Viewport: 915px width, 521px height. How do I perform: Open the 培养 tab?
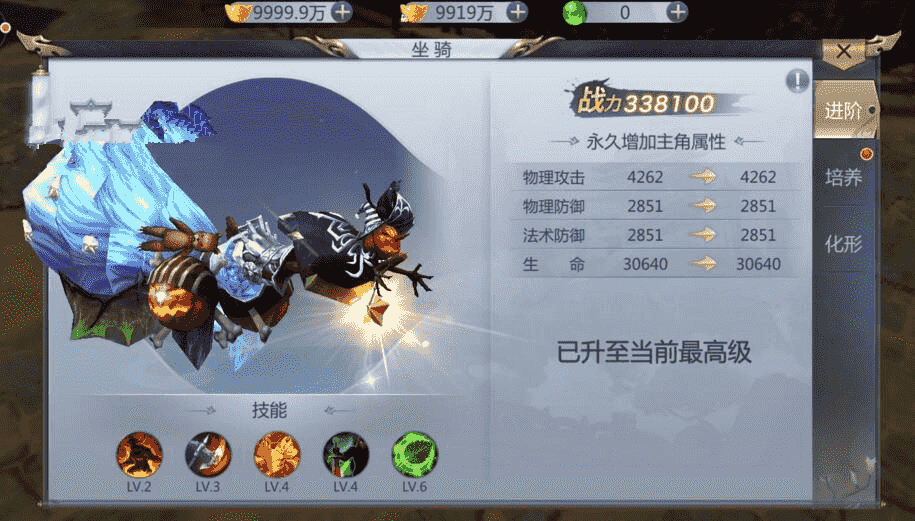tap(842, 177)
